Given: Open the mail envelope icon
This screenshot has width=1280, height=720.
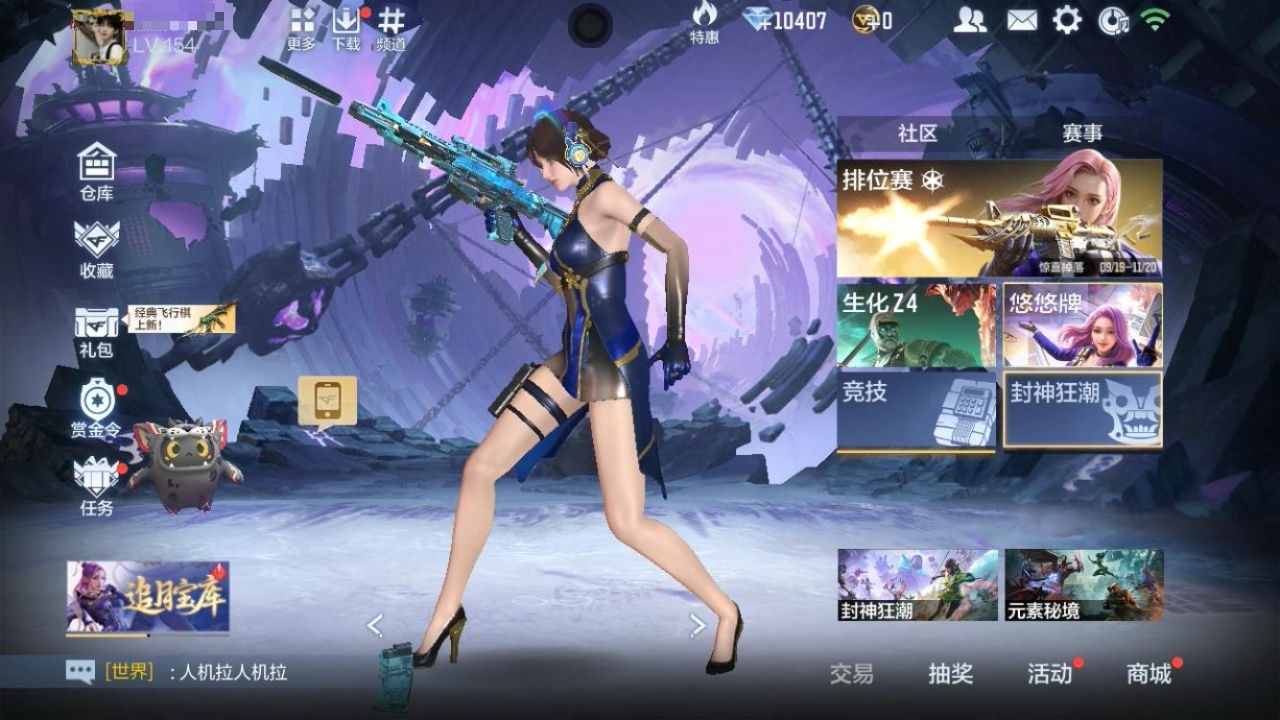Looking at the screenshot, I should pos(1021,20).
